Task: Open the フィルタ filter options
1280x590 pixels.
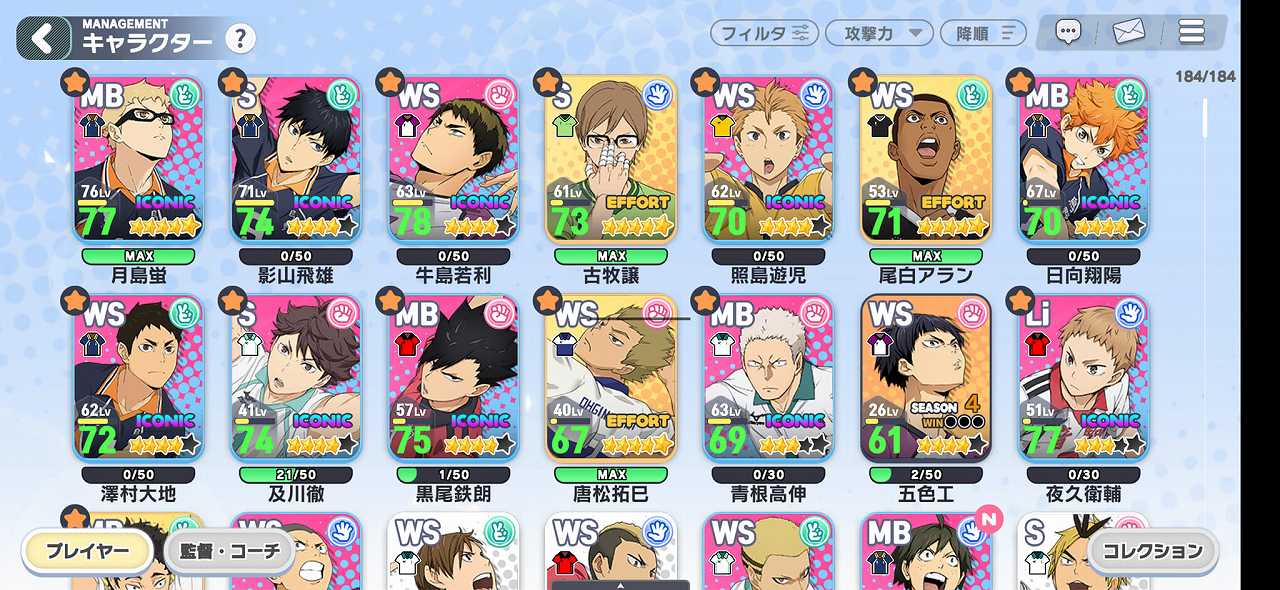Action: point(764,33)
